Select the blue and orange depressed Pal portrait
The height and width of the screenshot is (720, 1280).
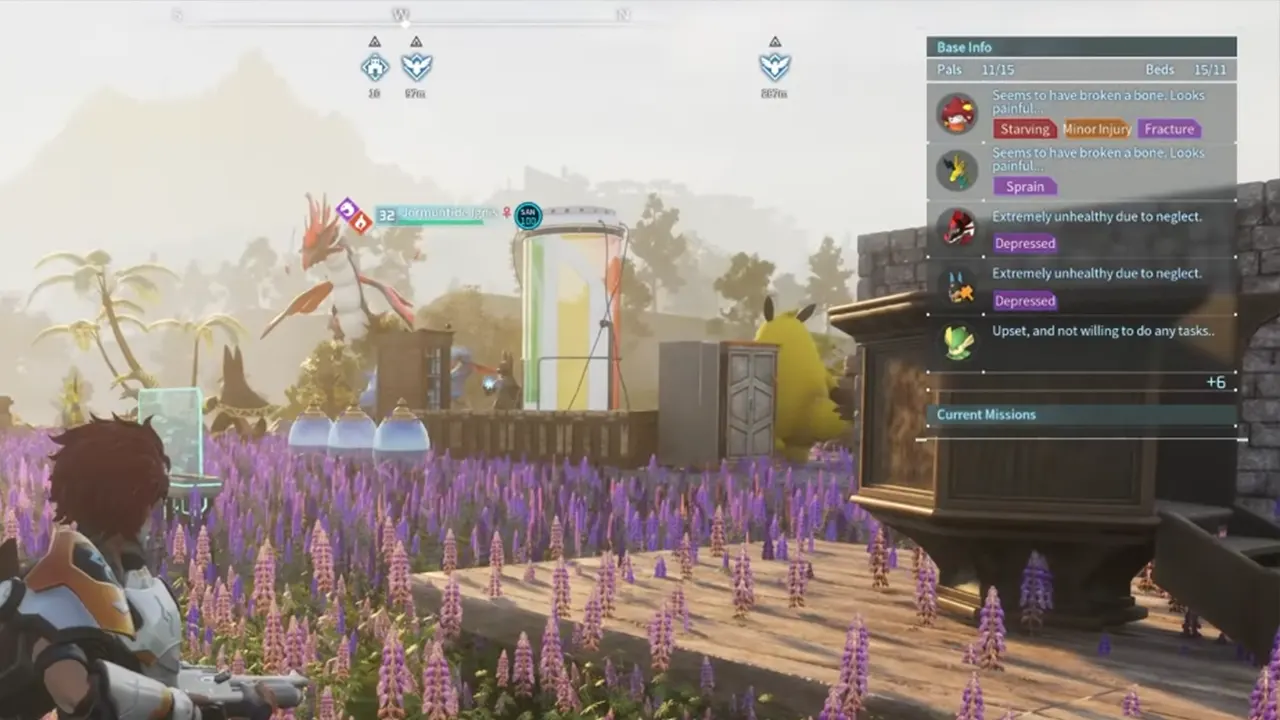pyautogui.click(x=957, y=285)
